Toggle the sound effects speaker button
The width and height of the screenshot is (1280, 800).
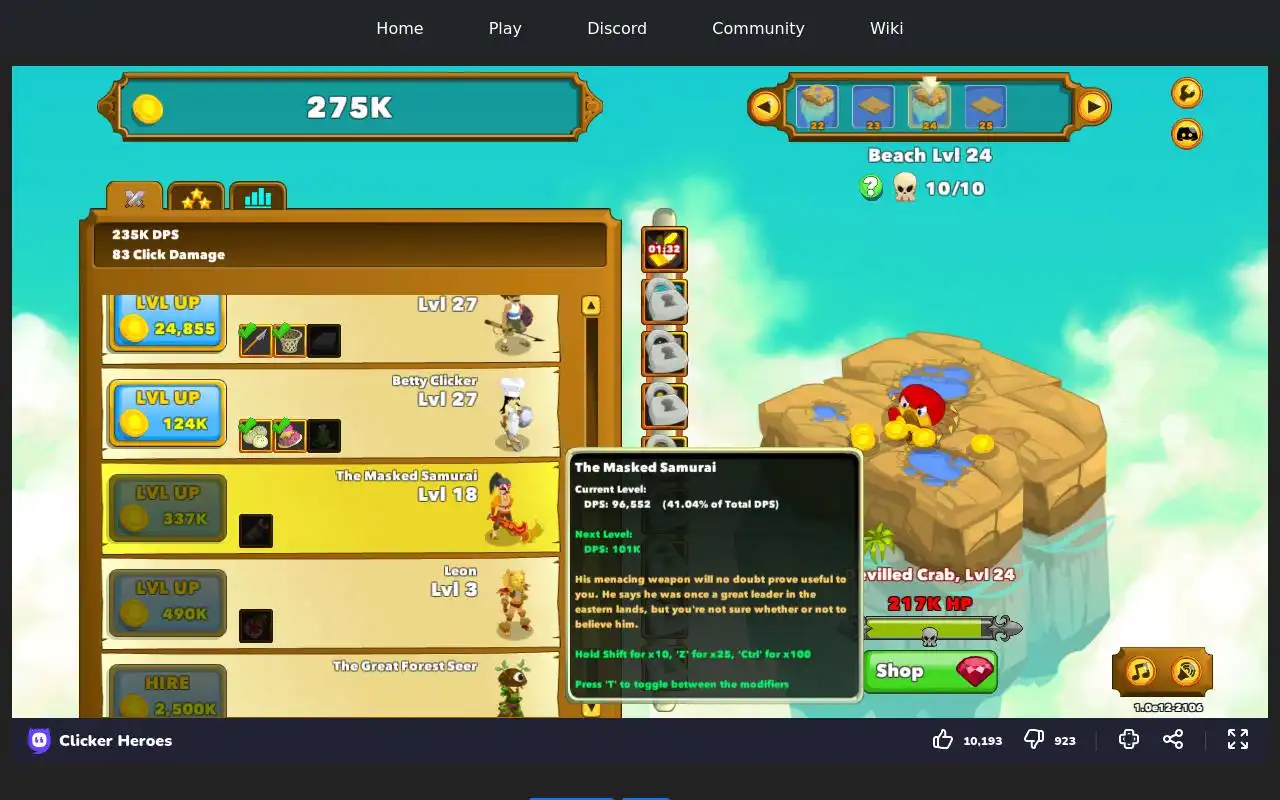tap(1185, 671)
